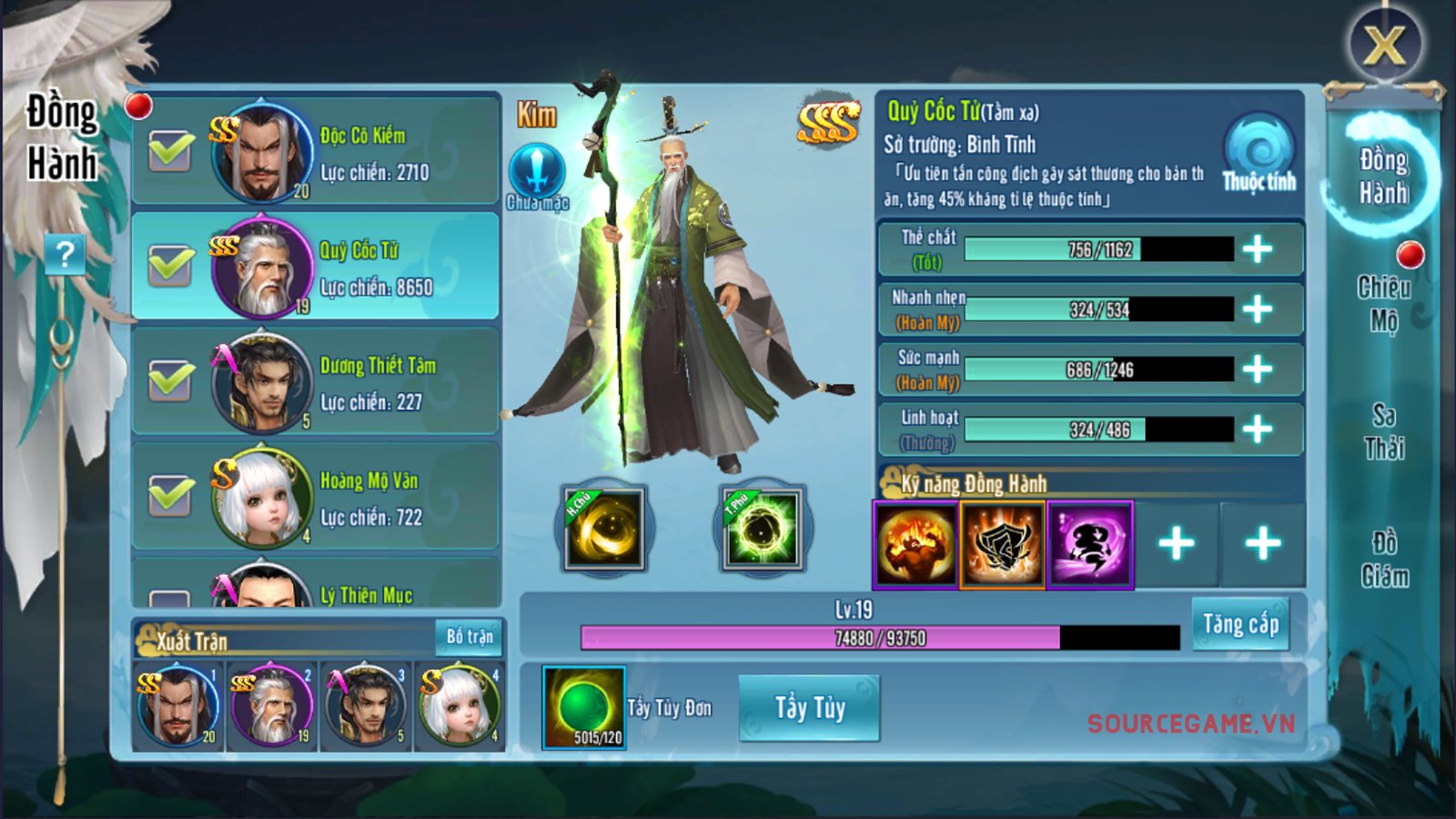Select the fiery beast companion skill
Screen dimensions: 1456x819
915,544
